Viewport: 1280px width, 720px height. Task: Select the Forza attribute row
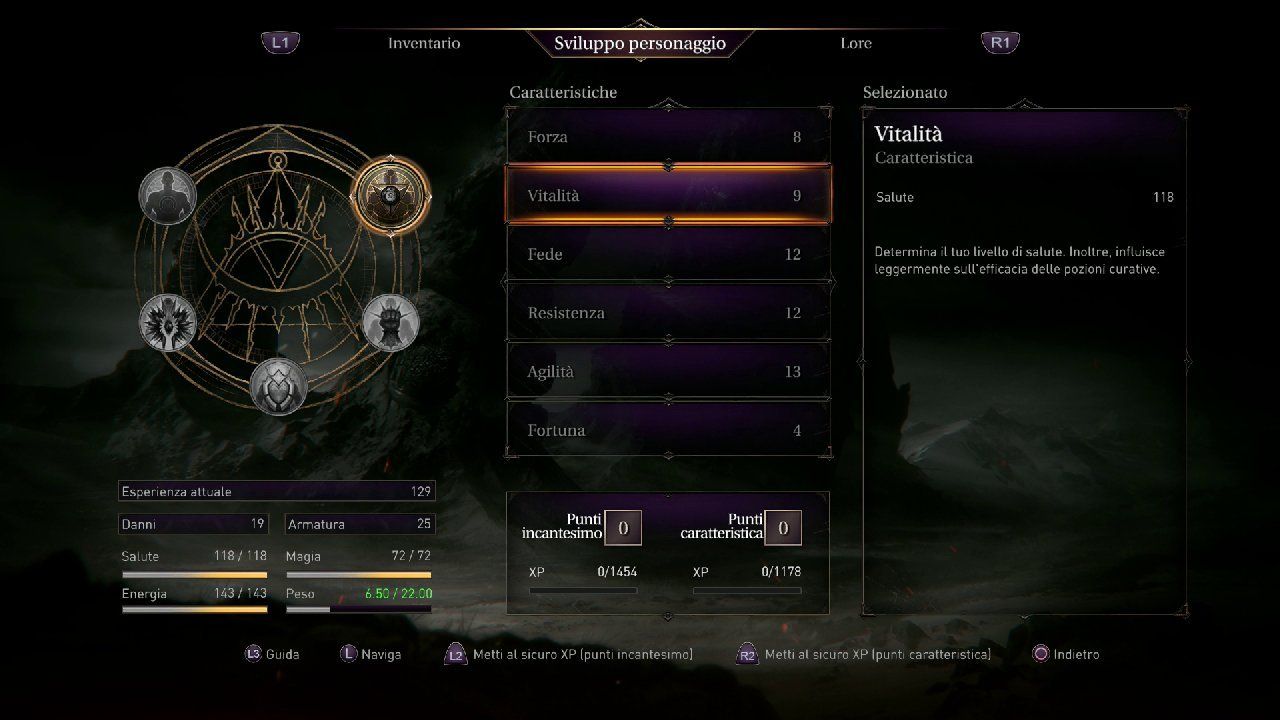click(668, 137)
